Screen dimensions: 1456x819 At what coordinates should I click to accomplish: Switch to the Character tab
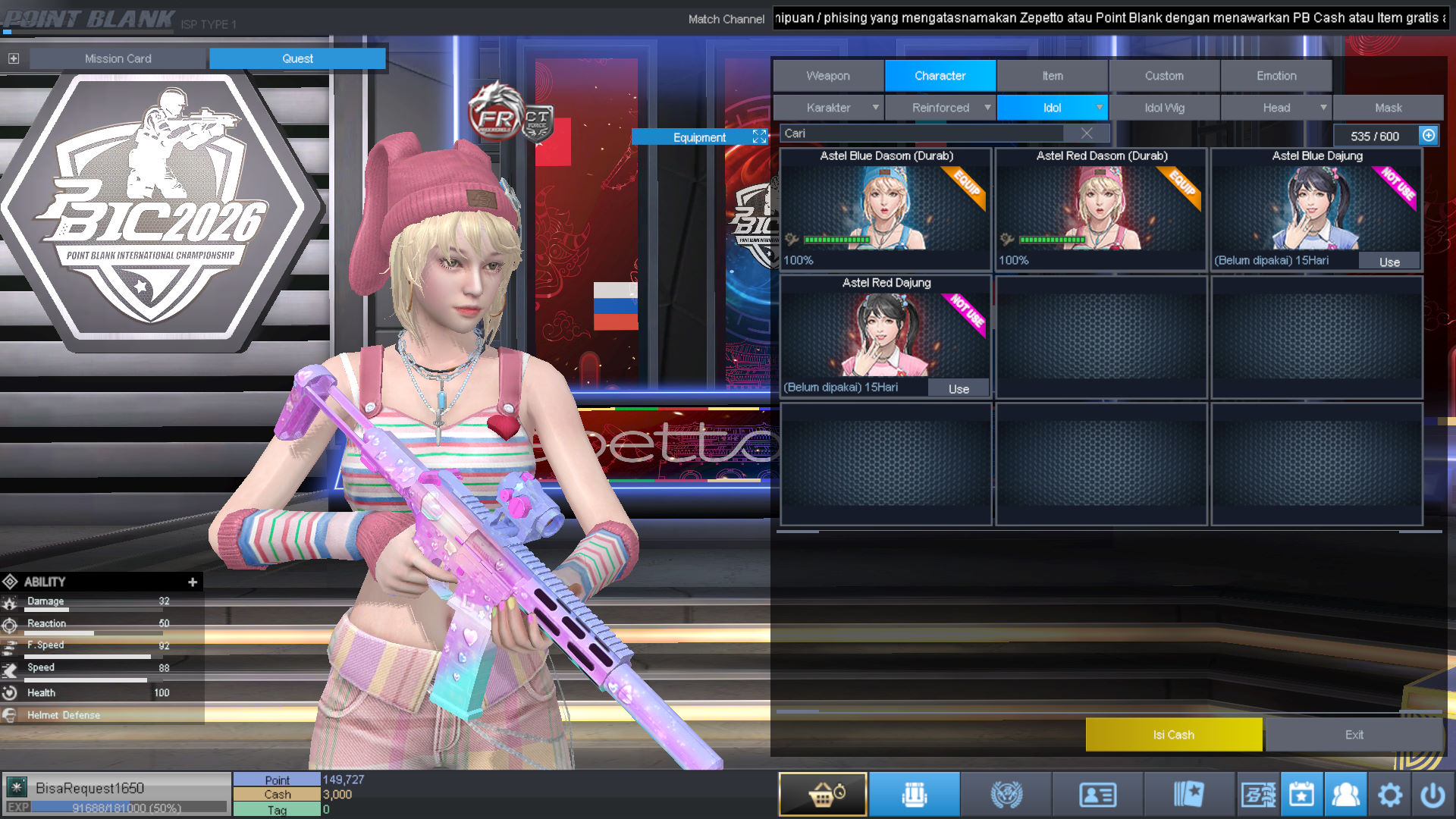pyautogui.click(x=940, y=75)
